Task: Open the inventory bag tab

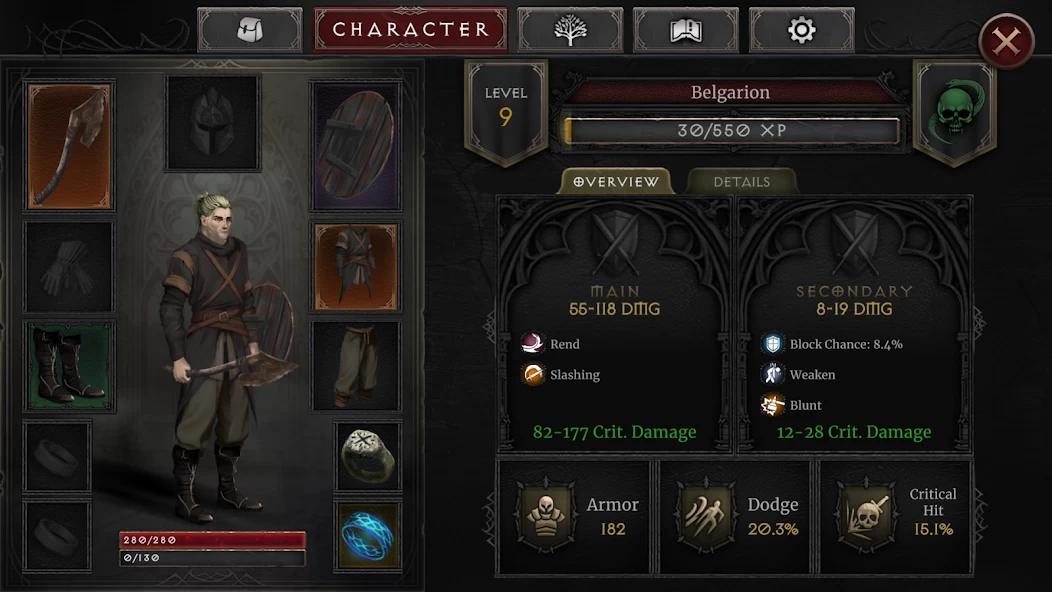Action: [x=249, y=30]
